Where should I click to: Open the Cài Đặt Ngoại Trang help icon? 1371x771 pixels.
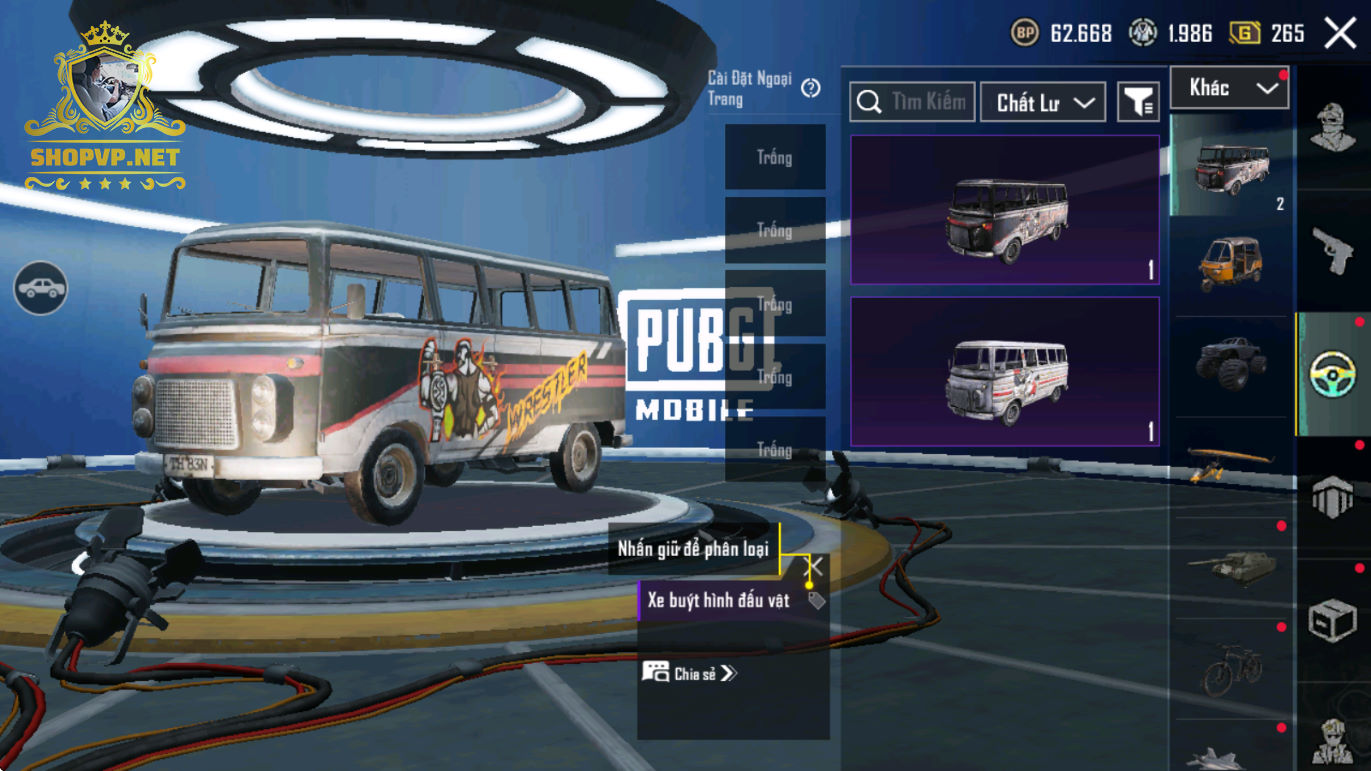pos(811,88)
